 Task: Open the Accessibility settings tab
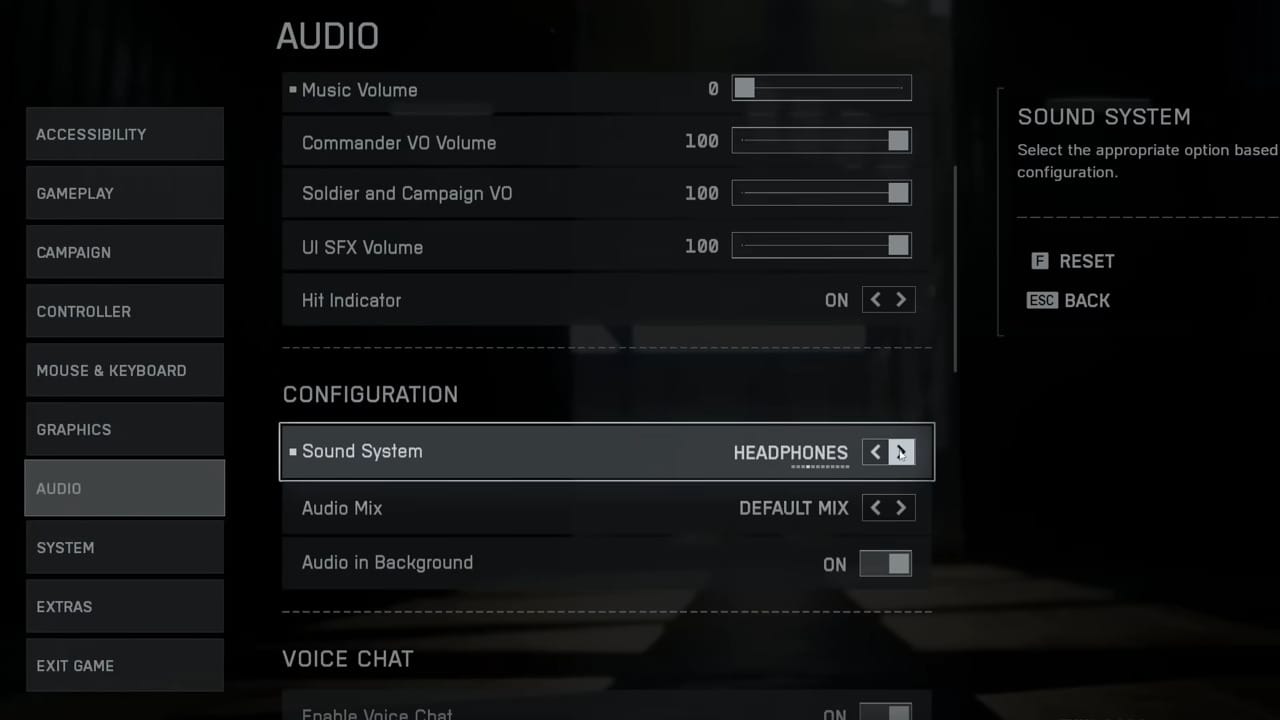pyautogui.click(x=124, y=134)
